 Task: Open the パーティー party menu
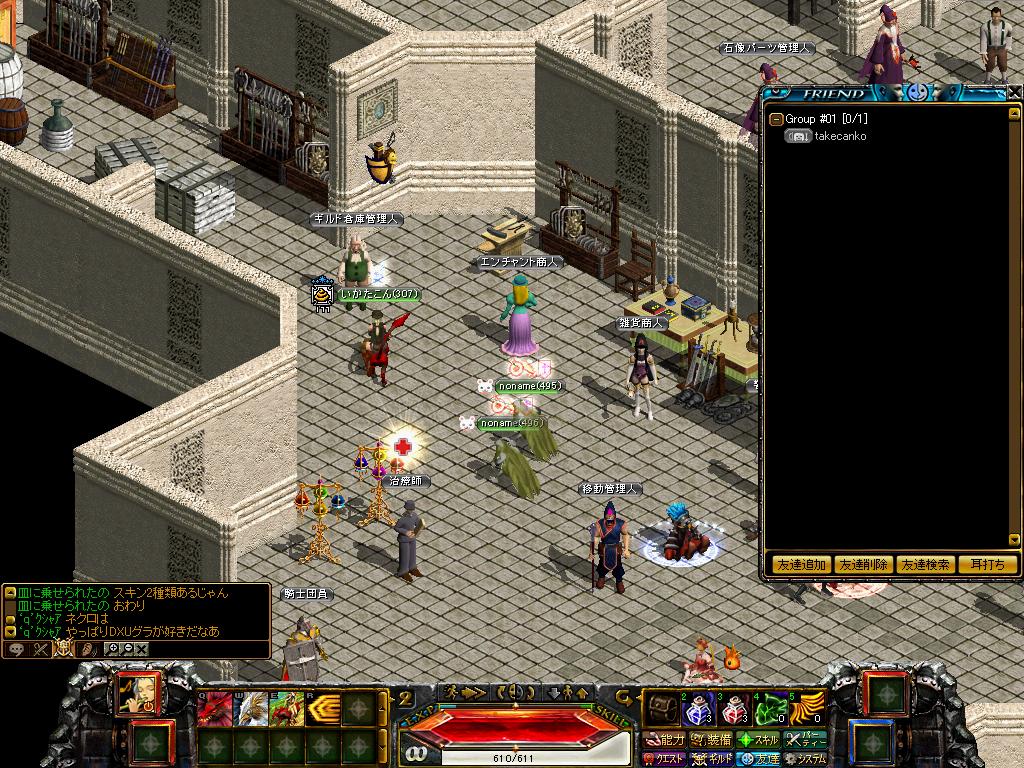(x=806, y=740)
